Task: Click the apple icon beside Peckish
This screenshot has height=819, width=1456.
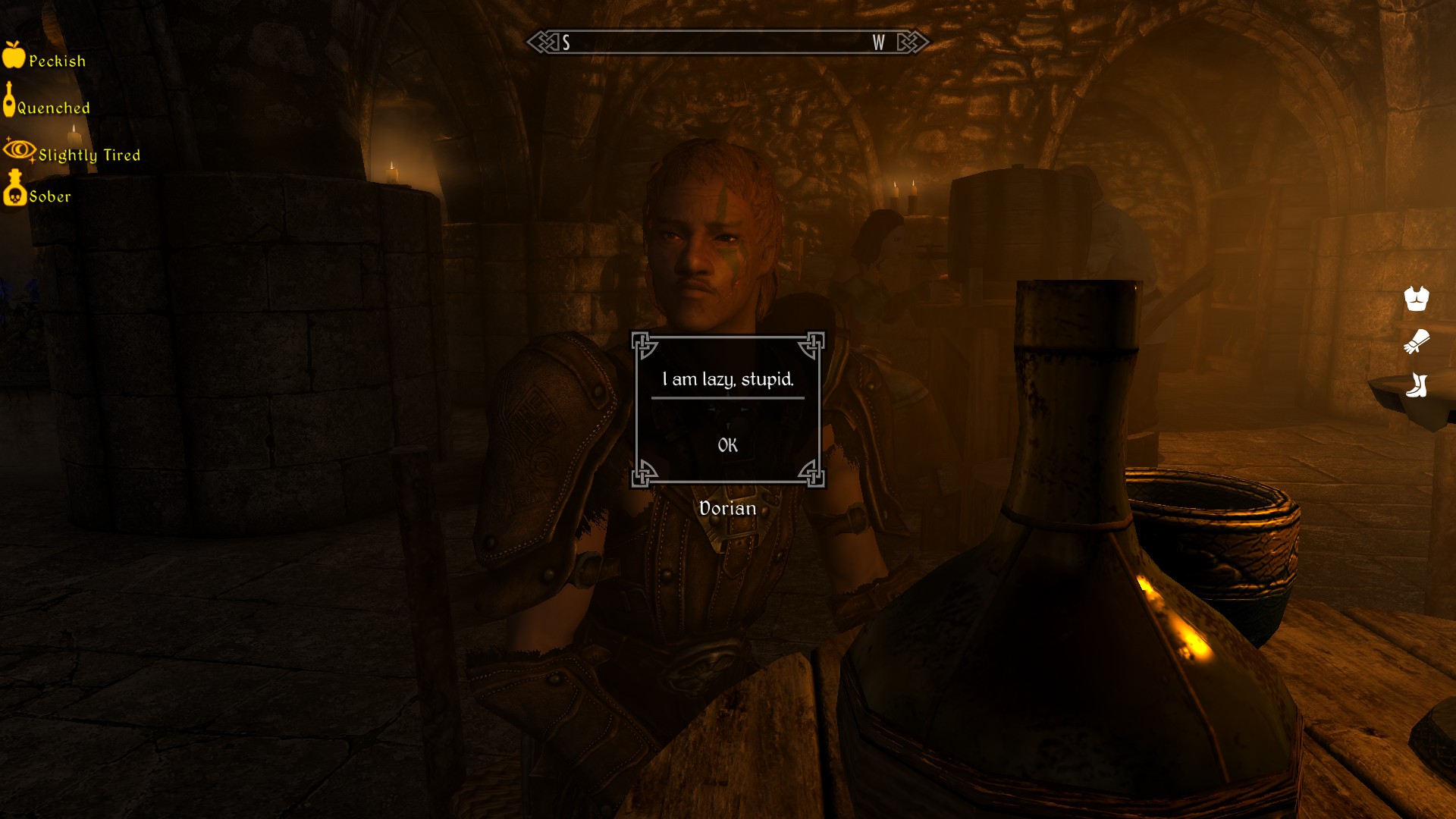Action: click(14, 58)
